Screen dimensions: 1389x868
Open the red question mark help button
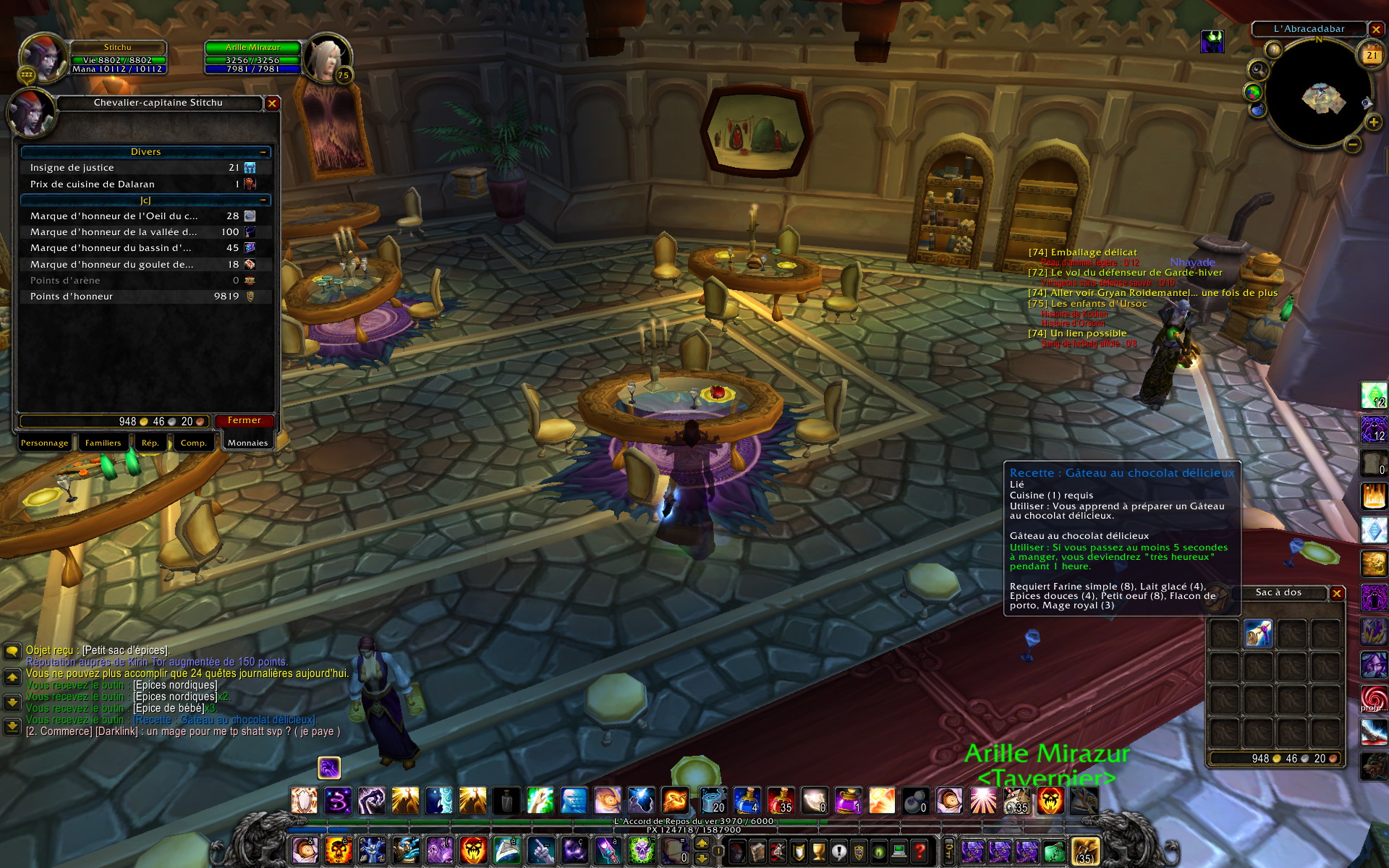[x=919, y=851]
